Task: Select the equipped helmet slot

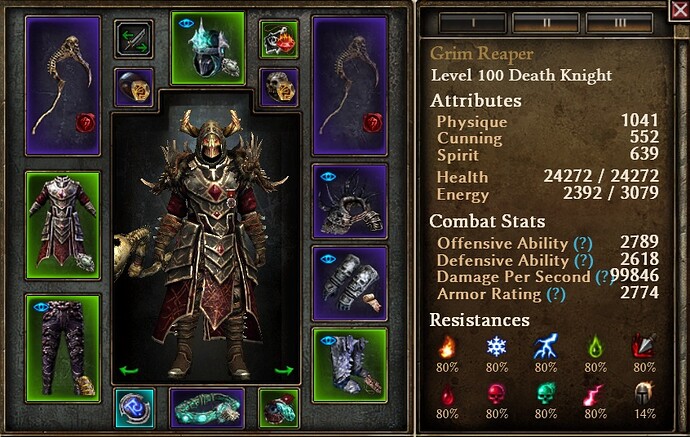Action: [x=207, y=49]
